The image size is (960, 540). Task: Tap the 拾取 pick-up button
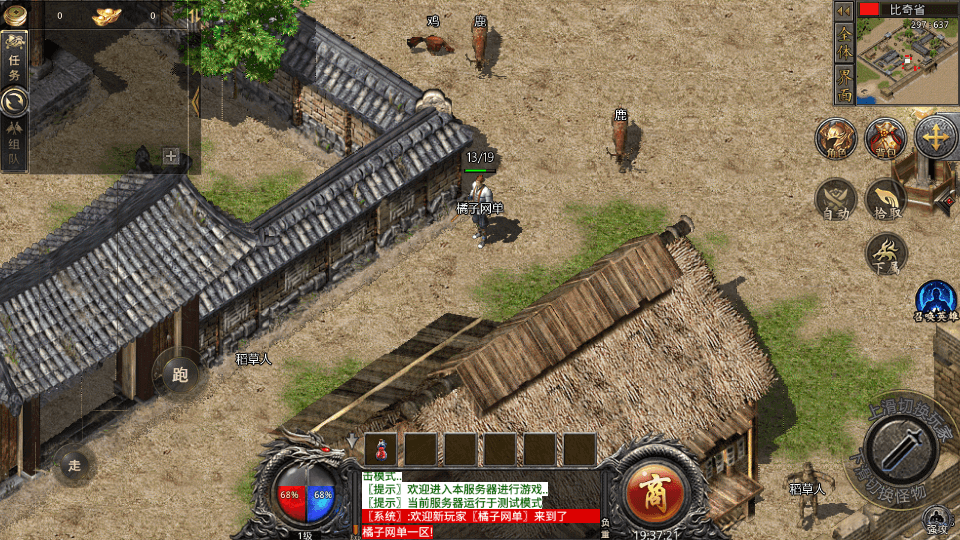885,199
